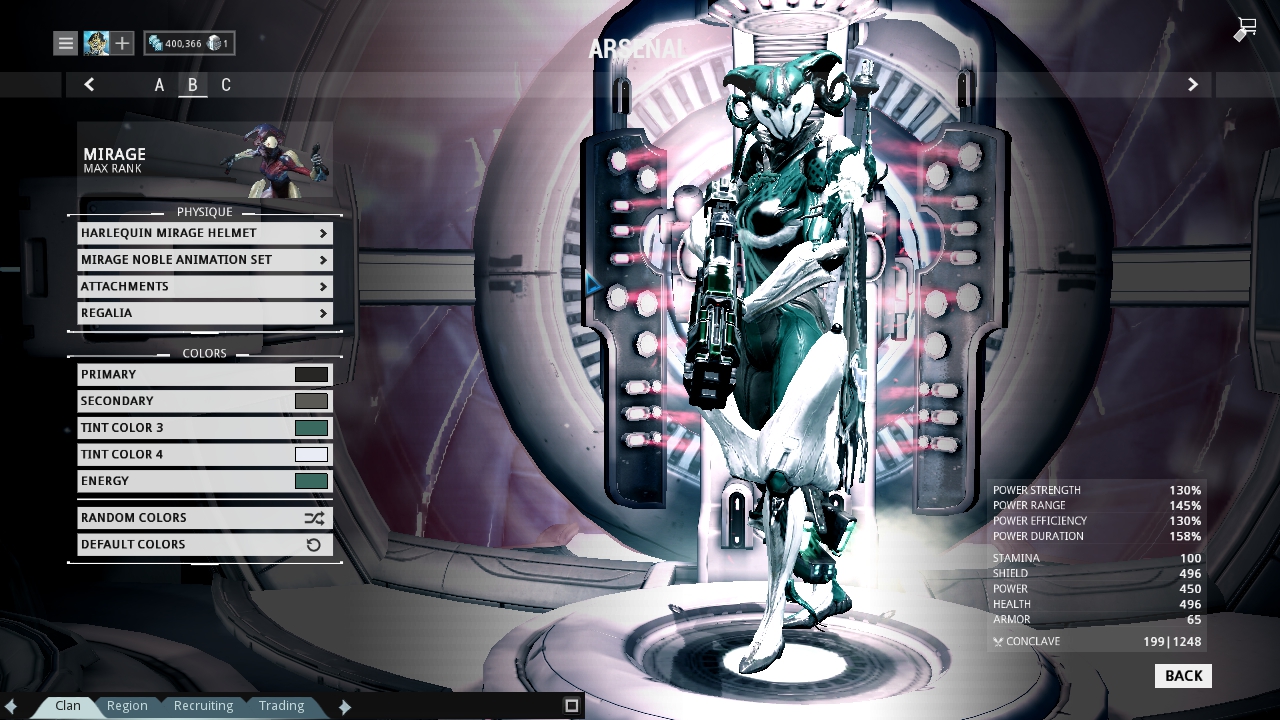Open the main hamburger menu
The image size is (1280, 720).
coord(64,43)
